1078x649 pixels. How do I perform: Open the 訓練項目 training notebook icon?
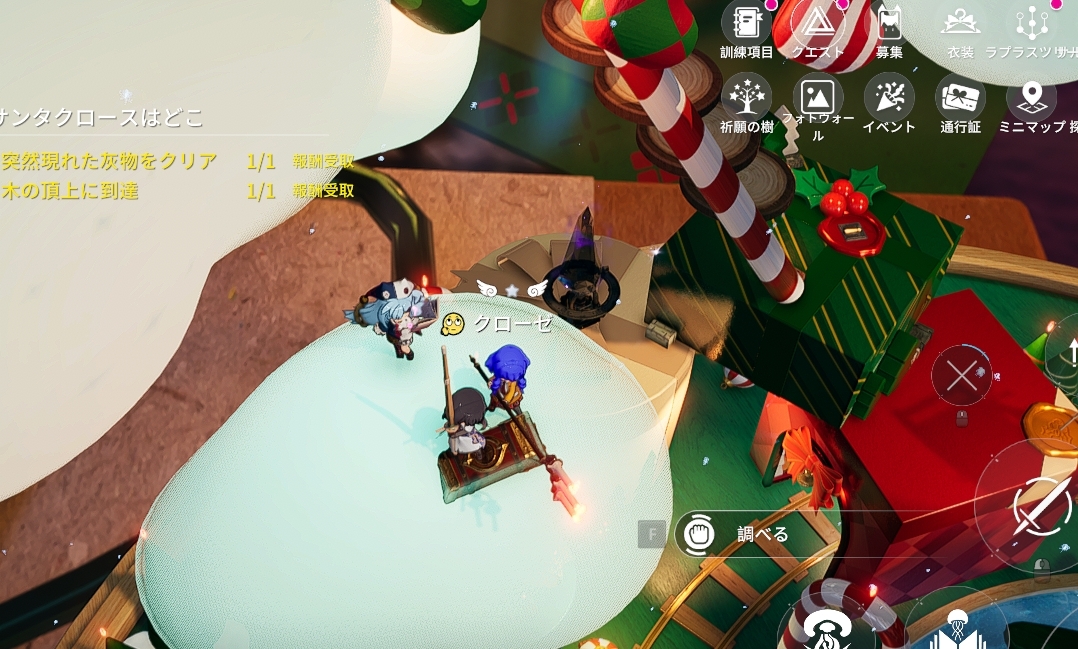point(746,24)
